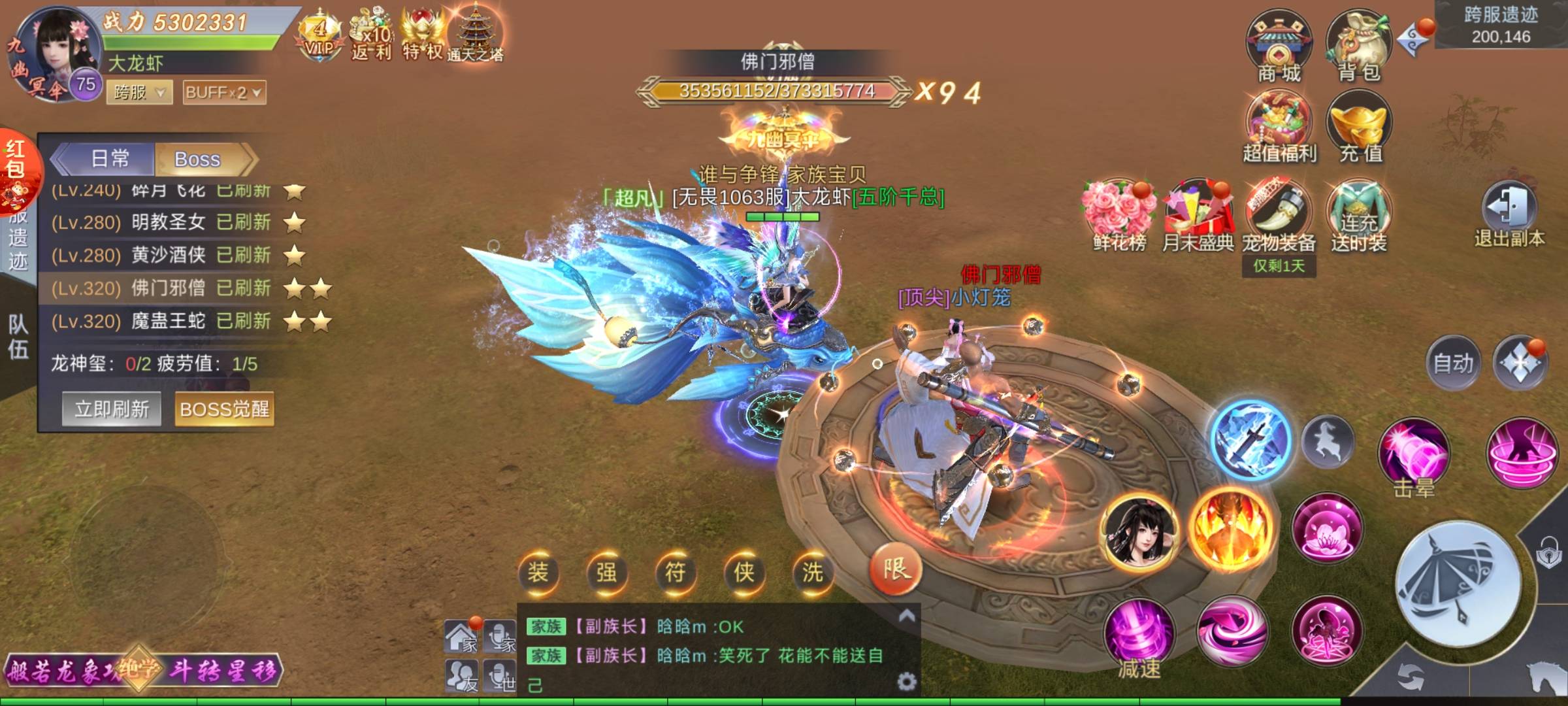Open the 商城 shop
Screen dimensions: 1568x706
tap(1279, 47)
